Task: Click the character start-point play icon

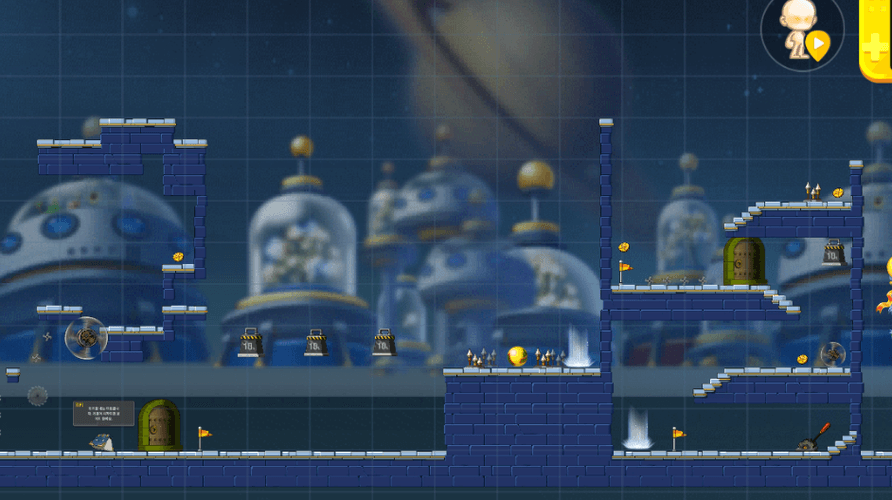Action: tap(818, 44)
